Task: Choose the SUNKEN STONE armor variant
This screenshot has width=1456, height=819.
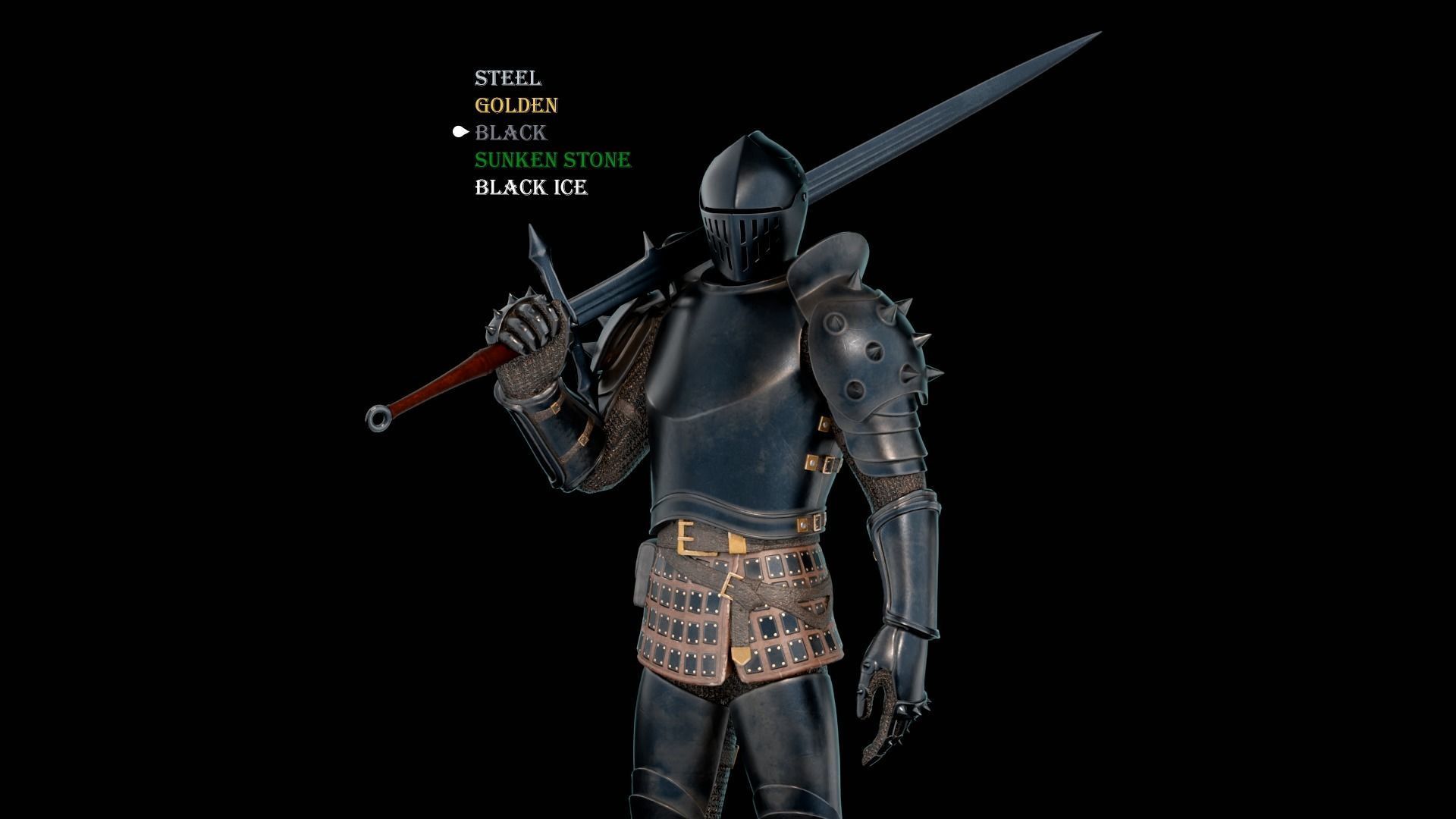Action: pyautogui.click(x=552, y=160)
